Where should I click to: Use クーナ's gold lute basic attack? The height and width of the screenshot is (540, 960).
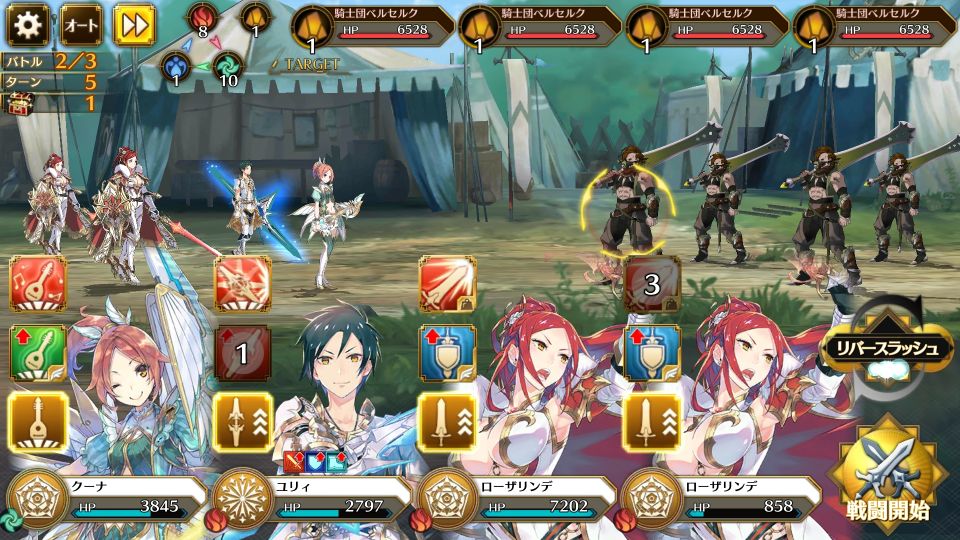(x=38, y=419)
